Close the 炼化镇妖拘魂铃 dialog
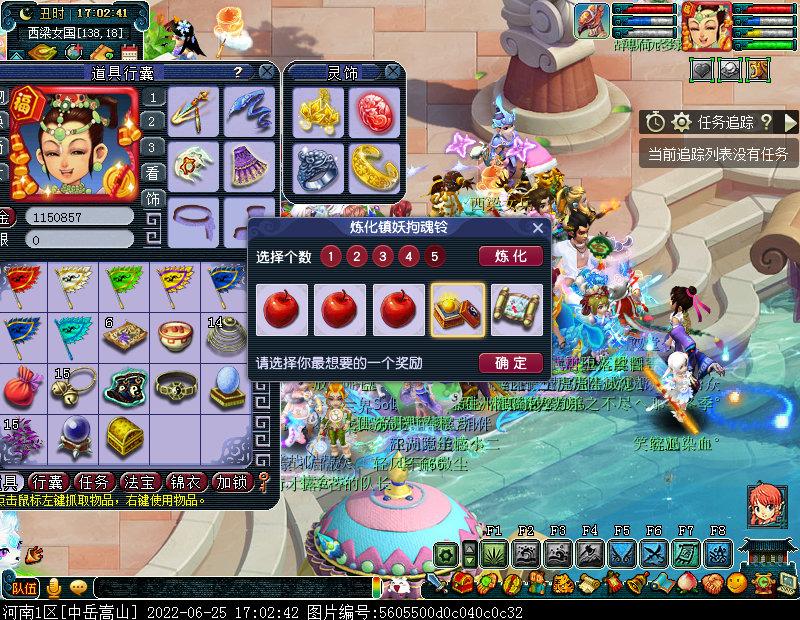 tap(538, 228)
